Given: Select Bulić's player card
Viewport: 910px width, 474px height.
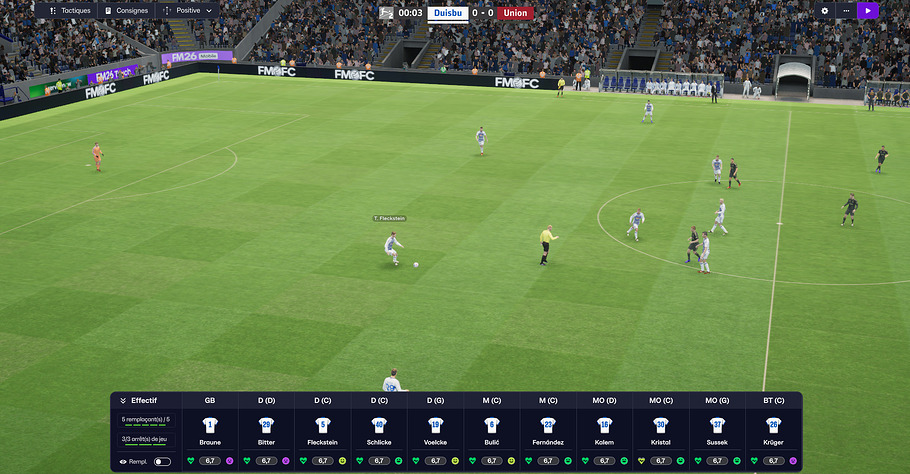Looking at the screenshot, I should pyautogui.click(x=491, y=430).
